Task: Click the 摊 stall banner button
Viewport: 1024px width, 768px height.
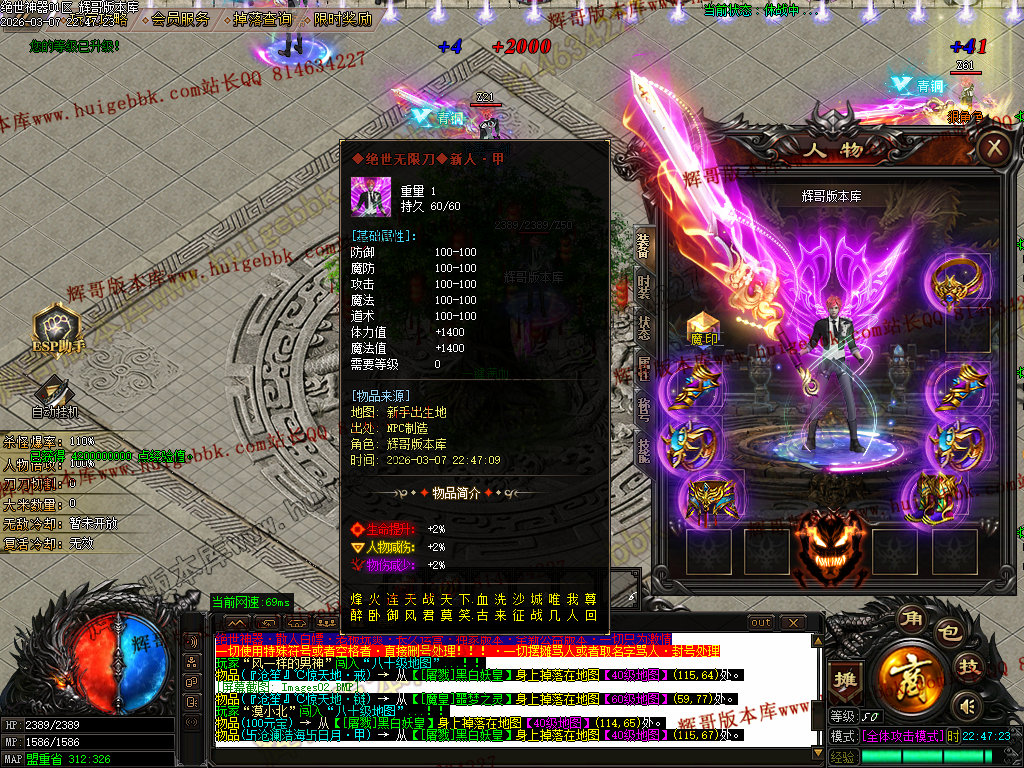Action: coord(846,679)
